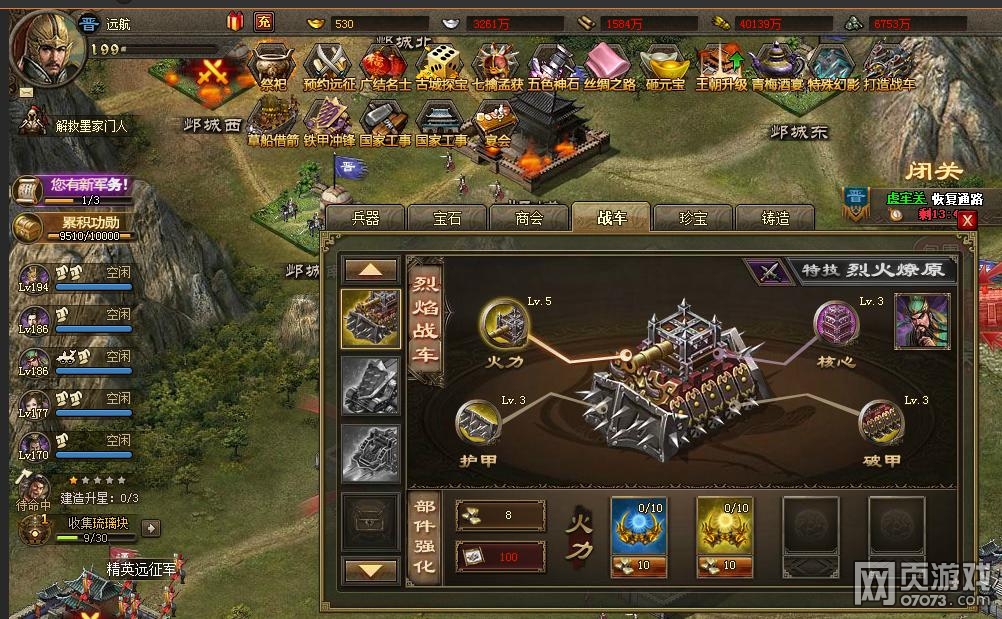
Task: Switch to the 兵器 tab
Action: click(x=366, y=218)
